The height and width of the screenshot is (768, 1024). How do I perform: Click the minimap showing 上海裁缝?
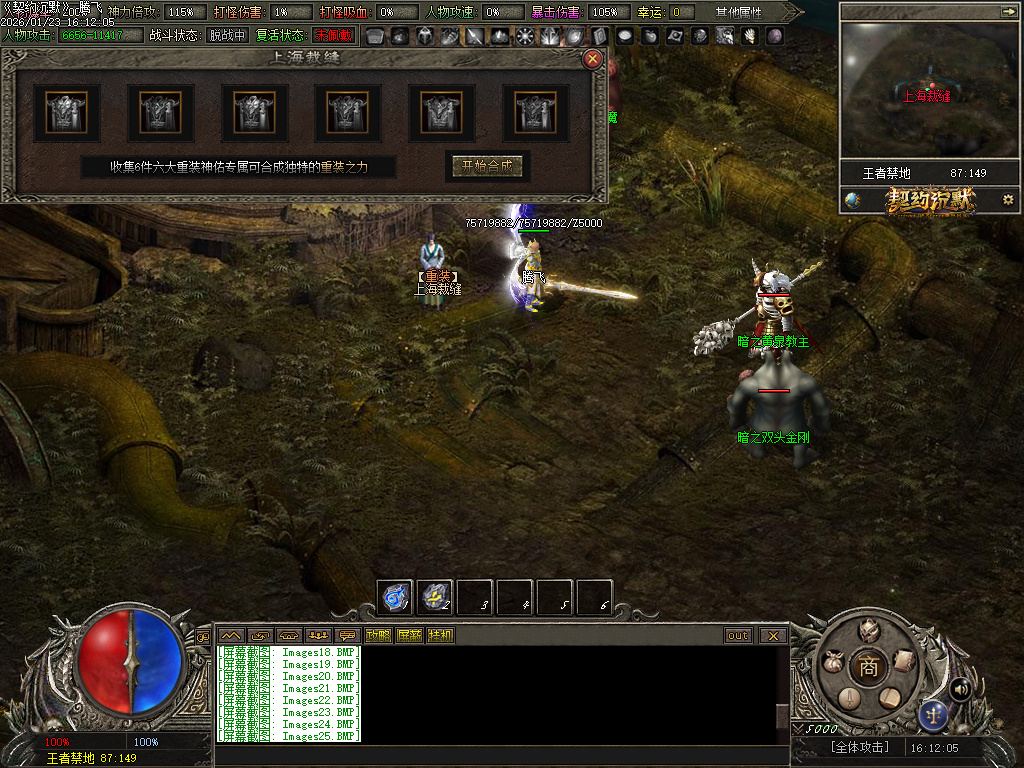[929, 90]
